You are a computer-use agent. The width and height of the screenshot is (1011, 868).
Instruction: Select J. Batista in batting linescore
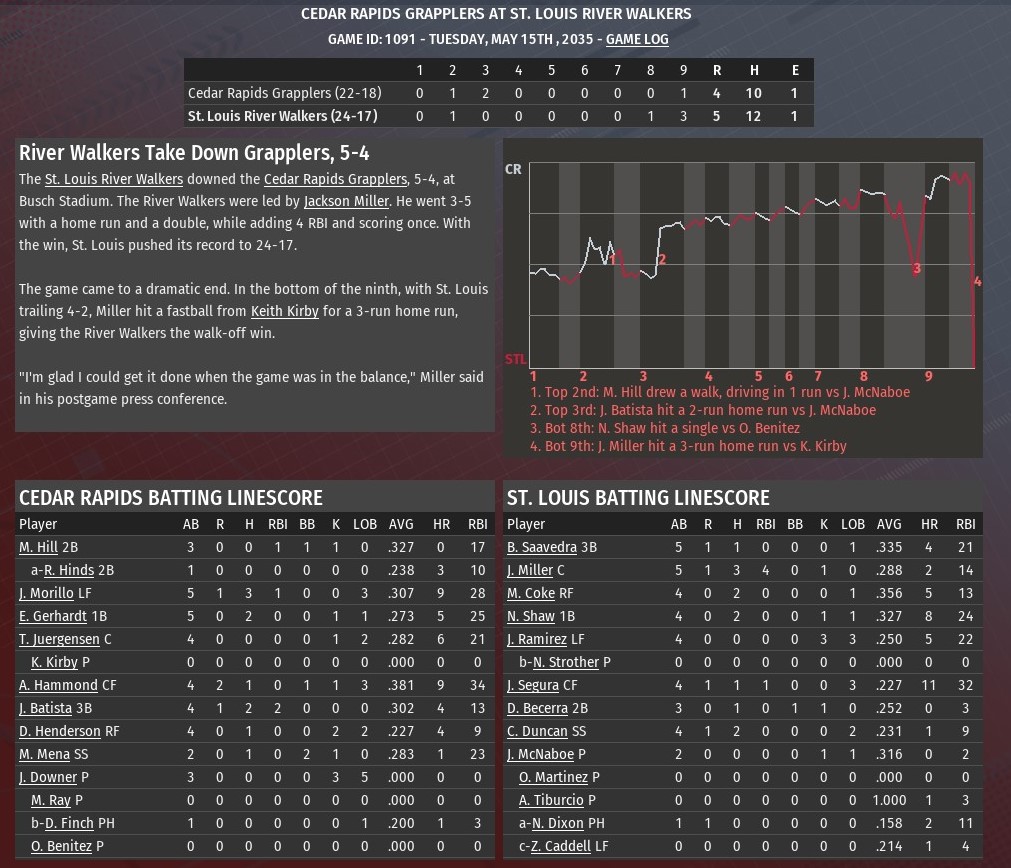(45, 709)
